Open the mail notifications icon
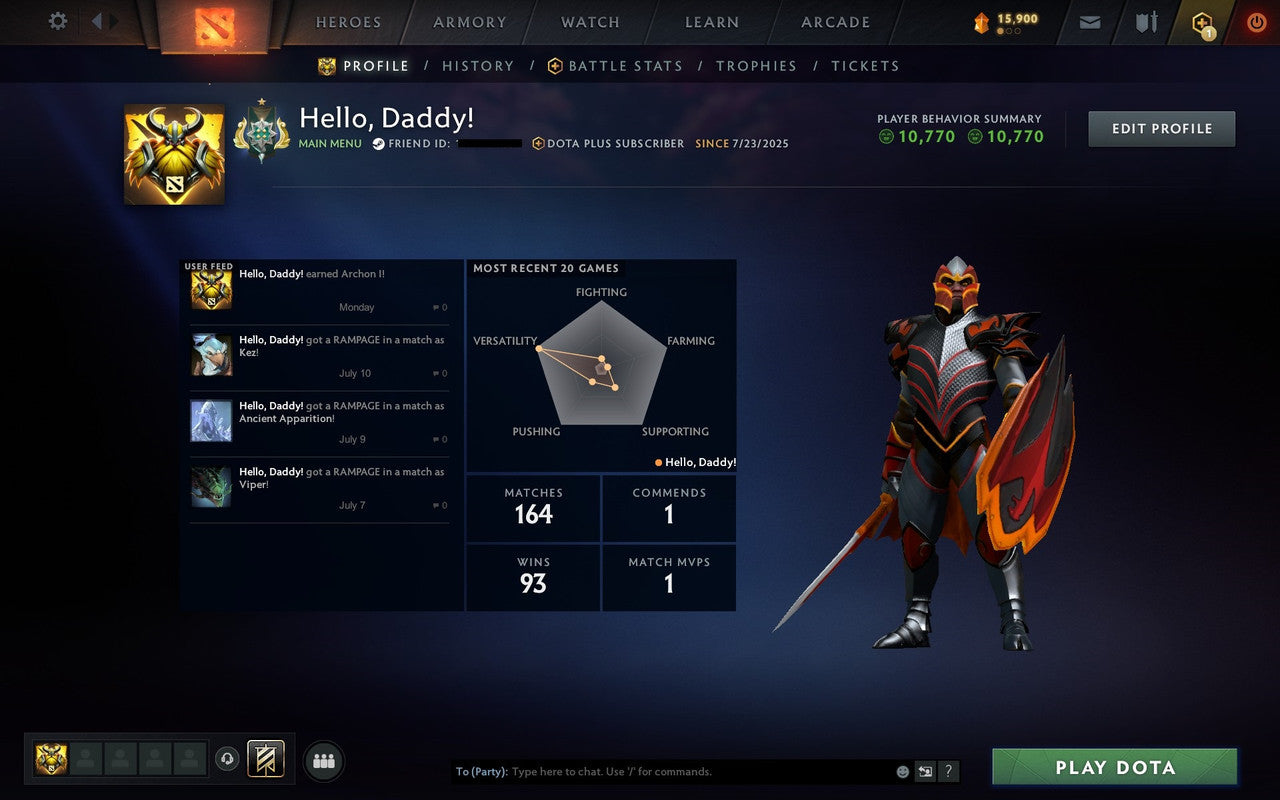This screenshot has width=1280, height=800. point(1089,21)
